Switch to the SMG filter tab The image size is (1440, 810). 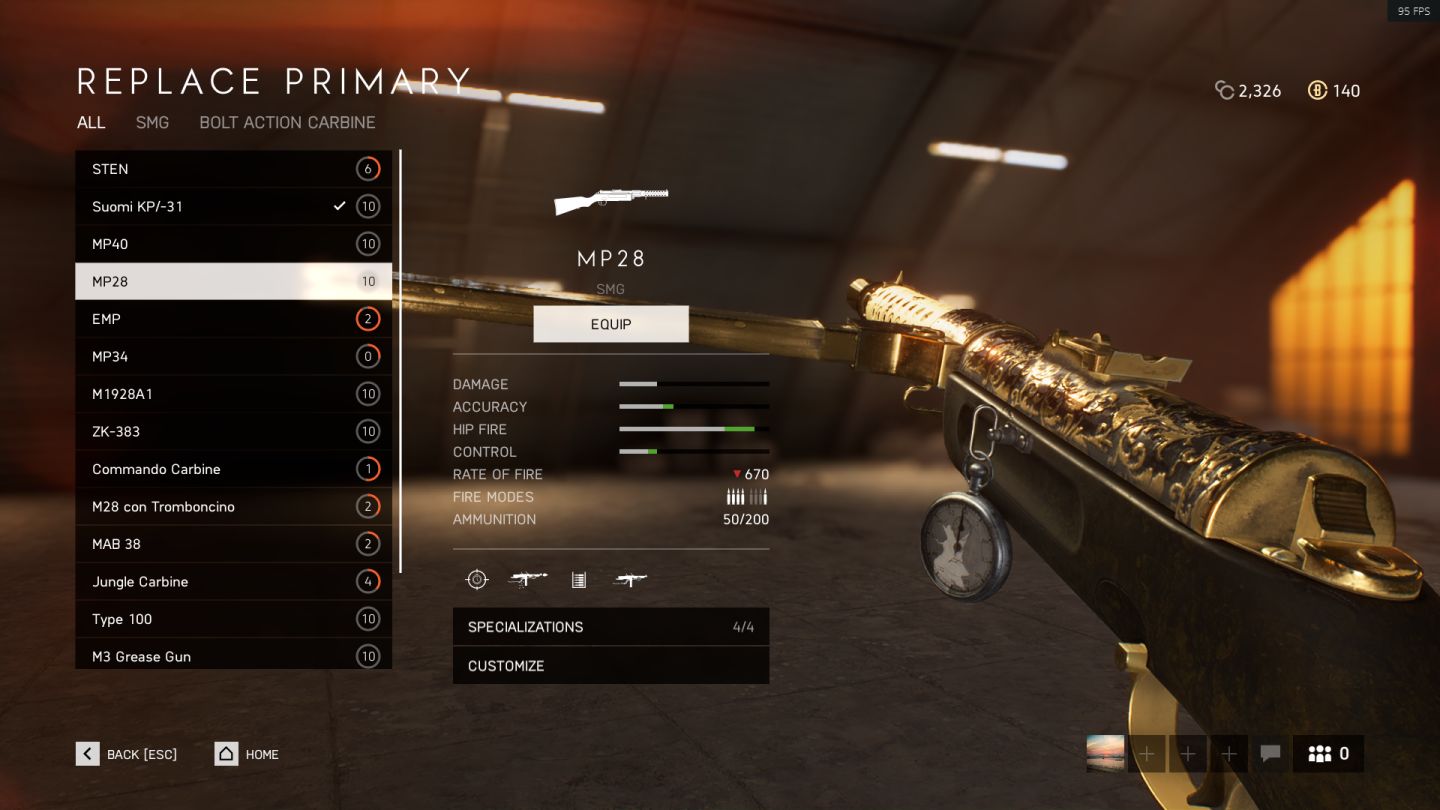coord(152,122)
